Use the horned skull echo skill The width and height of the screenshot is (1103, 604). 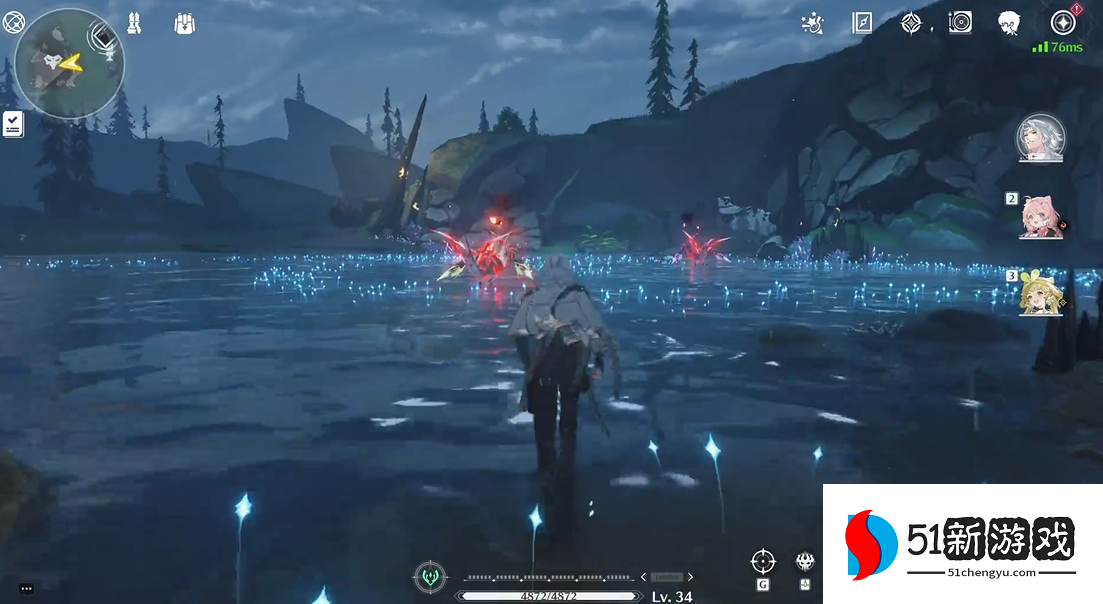pos(805,561)
